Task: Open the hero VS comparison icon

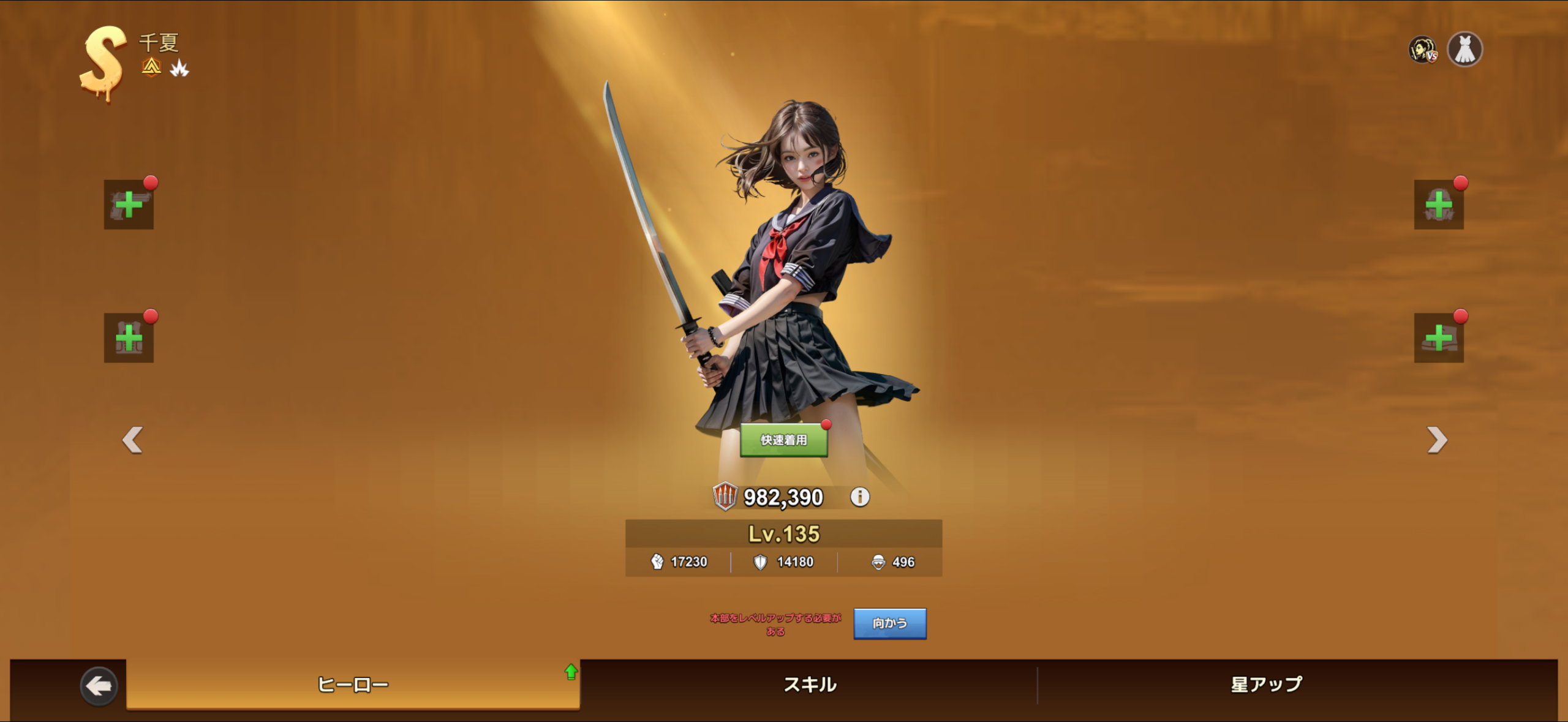Action: click(x=1422, y=50)
